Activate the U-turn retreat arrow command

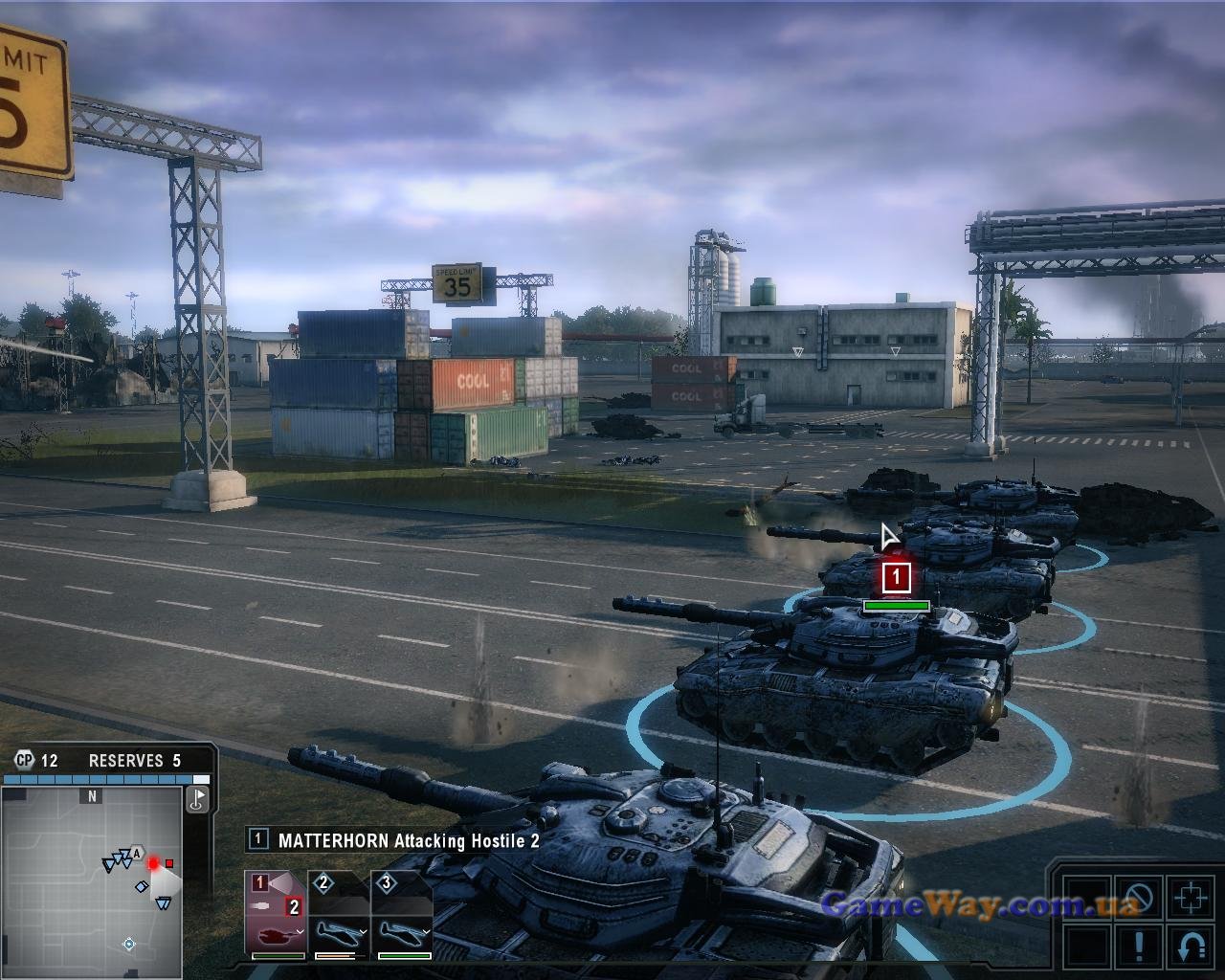click(x=1192, y=947)
